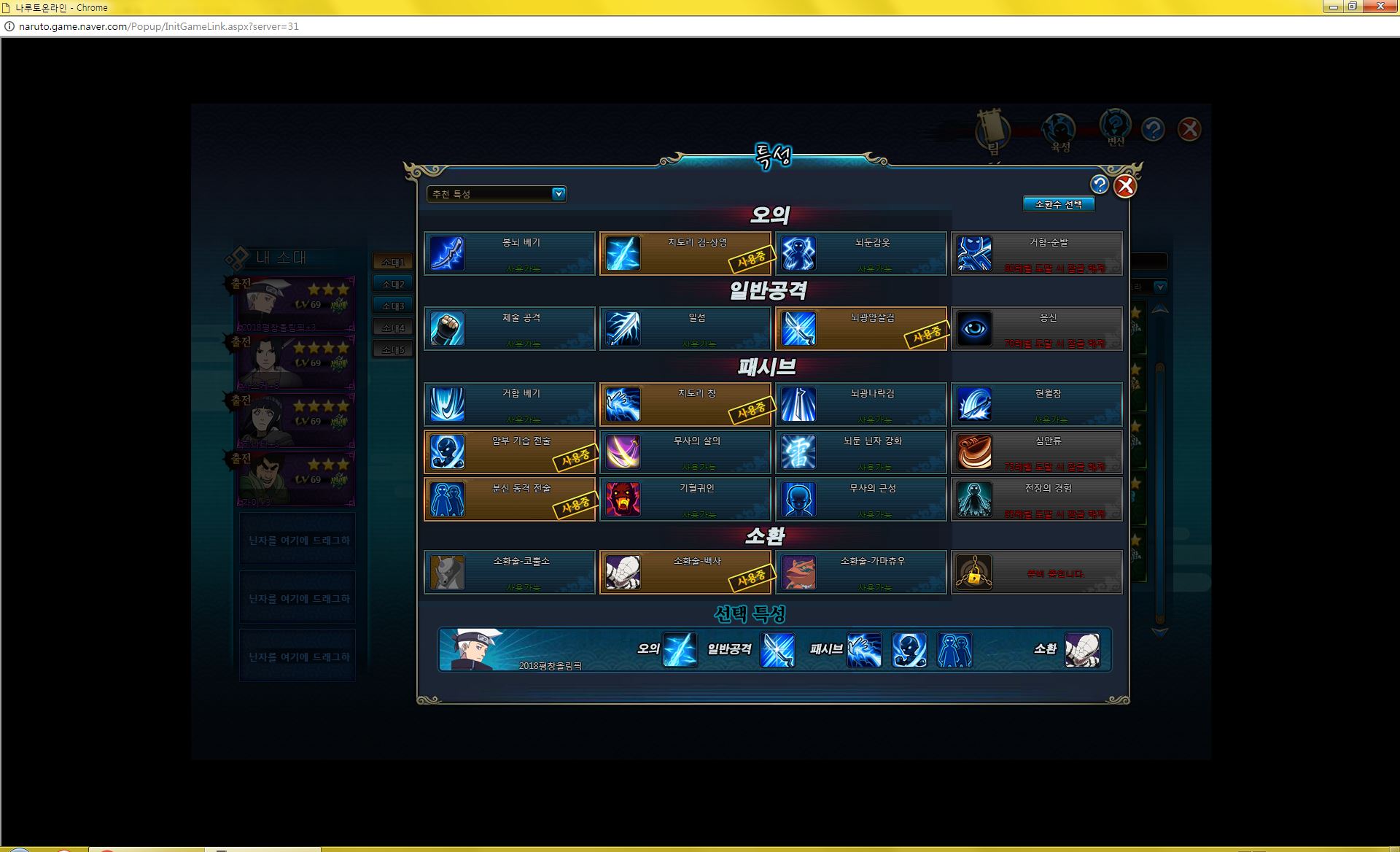Open the 추천 특성 dropdown

click(497, 194)
